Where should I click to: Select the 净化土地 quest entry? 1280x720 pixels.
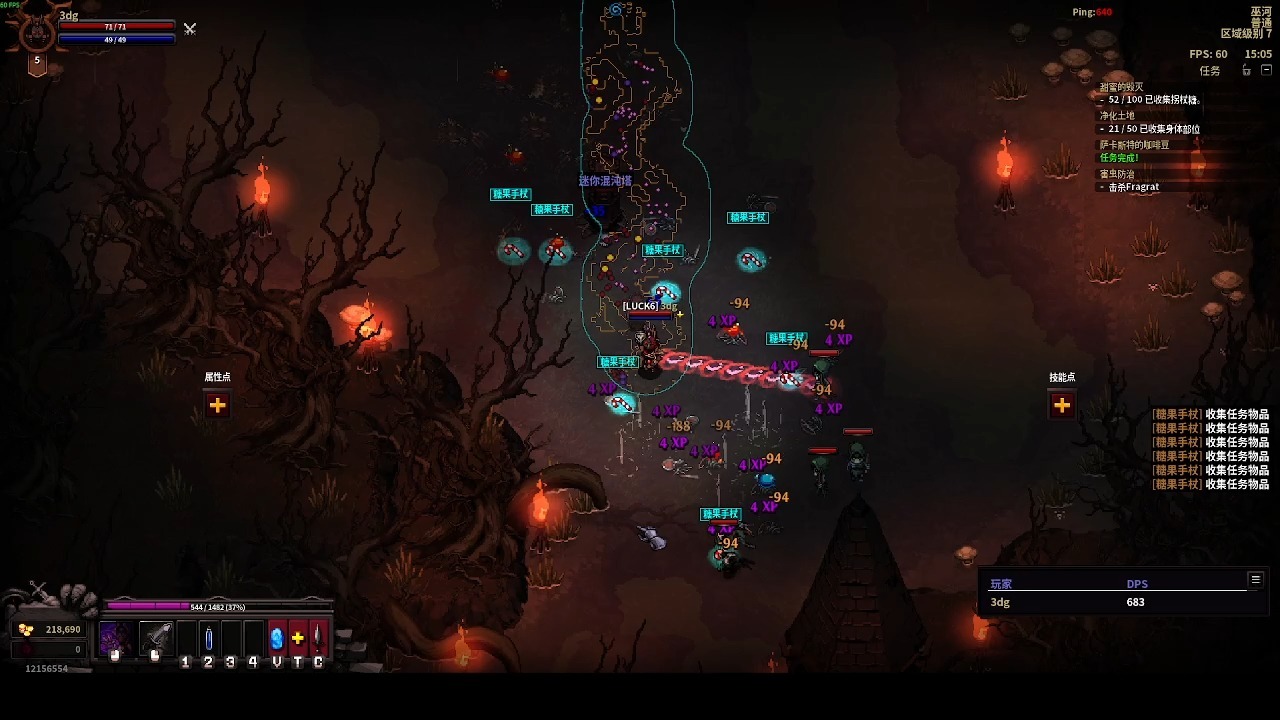coord(1118,116)
